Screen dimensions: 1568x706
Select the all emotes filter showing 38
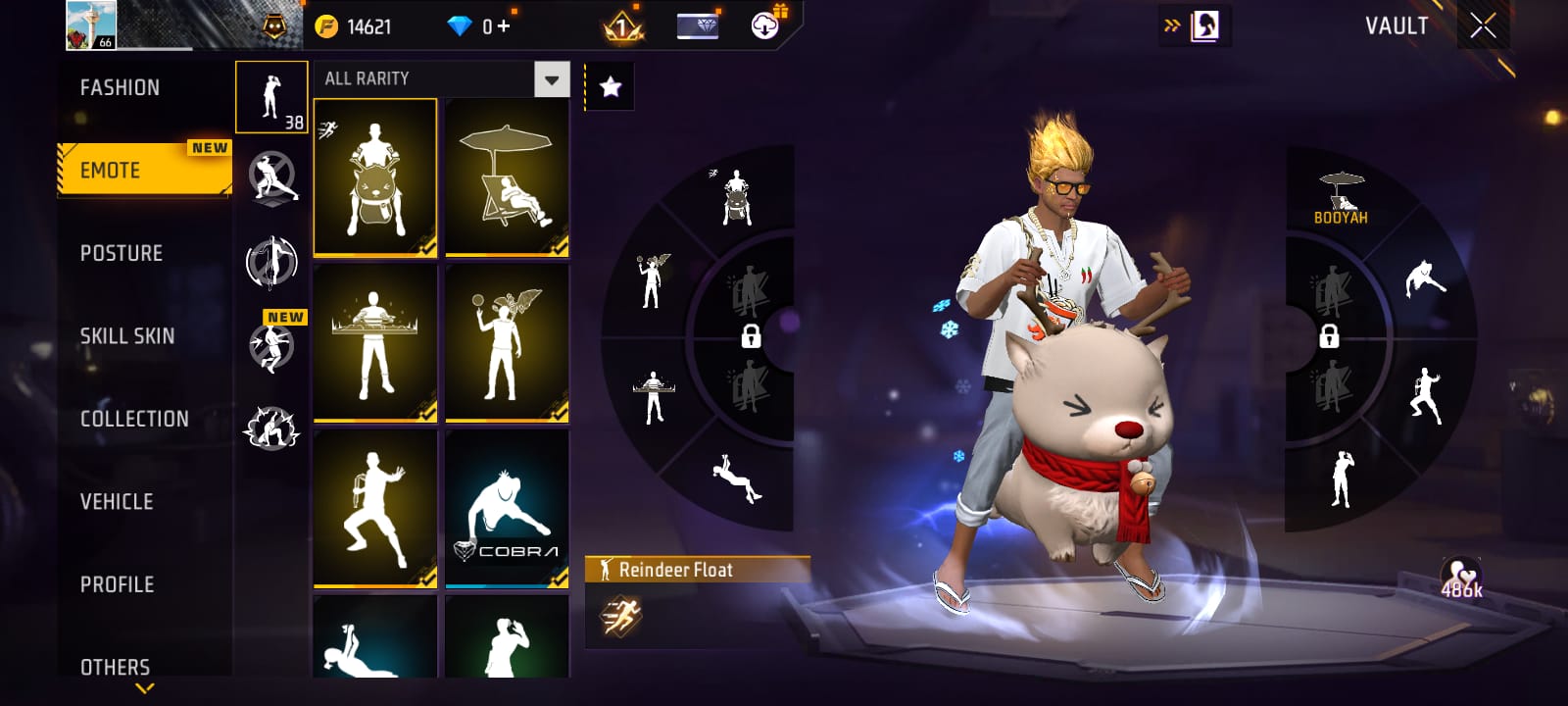pyautogui.click(x=271, y=97)
